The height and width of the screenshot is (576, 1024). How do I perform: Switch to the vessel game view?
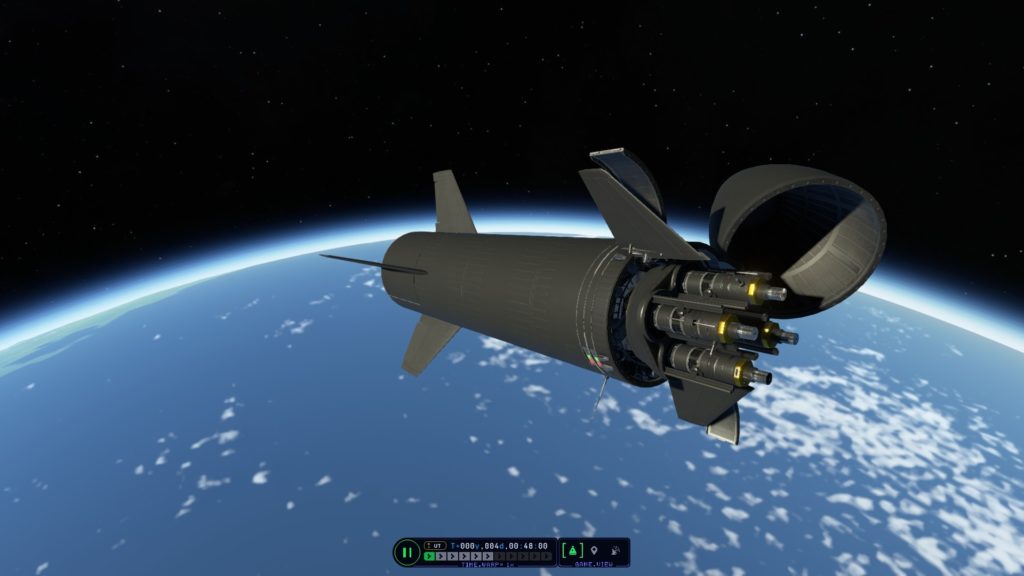click(573, 550)
